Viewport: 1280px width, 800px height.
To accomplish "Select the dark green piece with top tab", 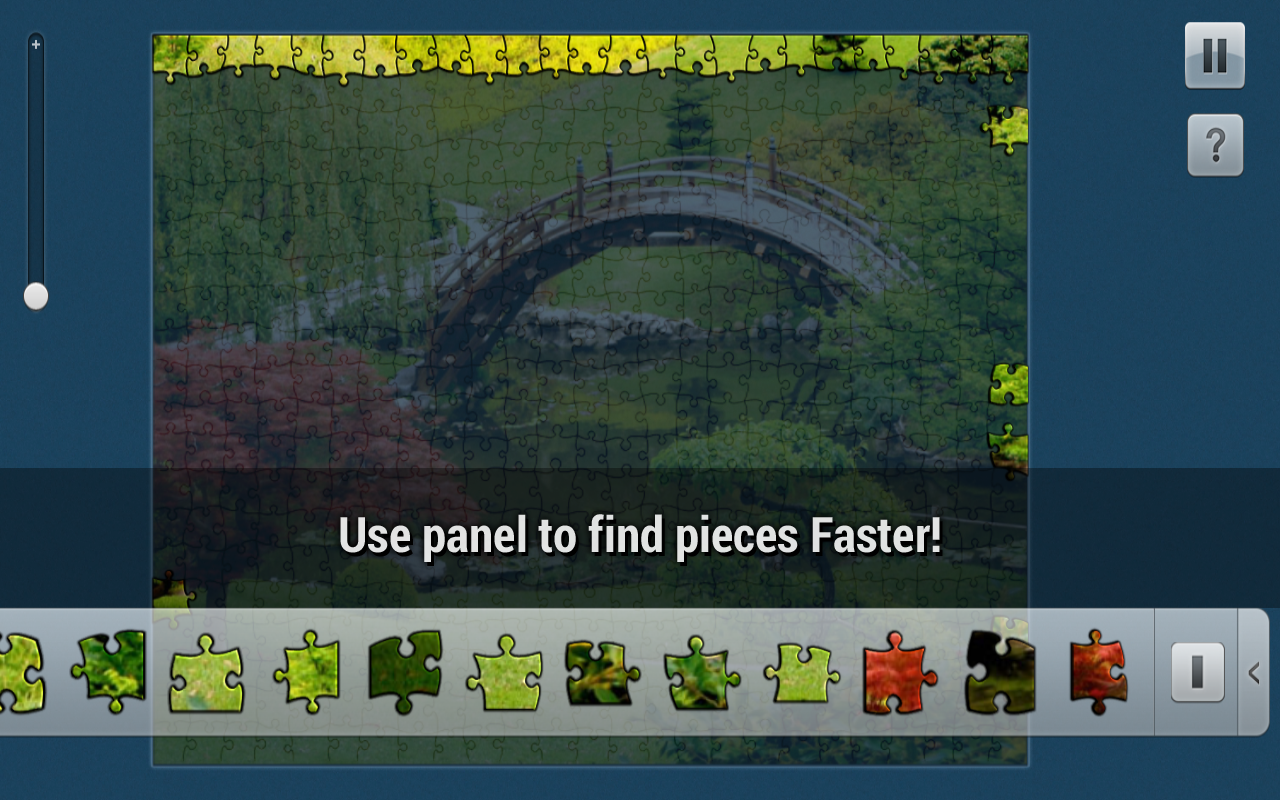I will 405,672.
